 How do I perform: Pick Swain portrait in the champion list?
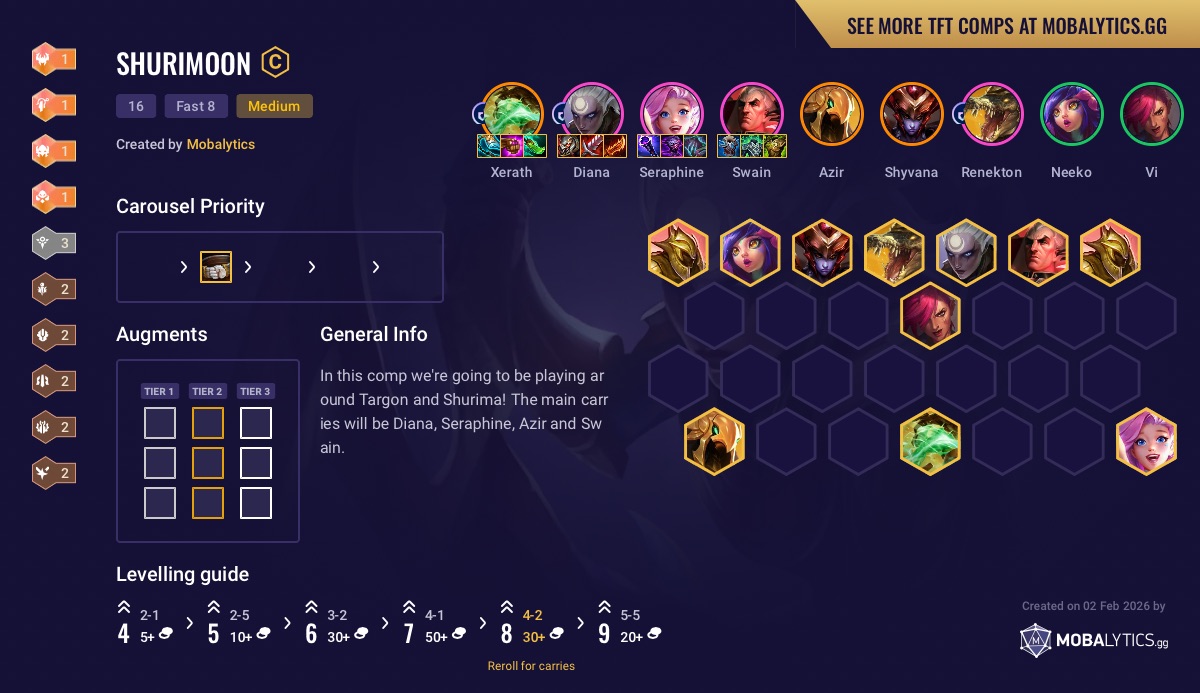pyautogui.click(x=751, y=111)
